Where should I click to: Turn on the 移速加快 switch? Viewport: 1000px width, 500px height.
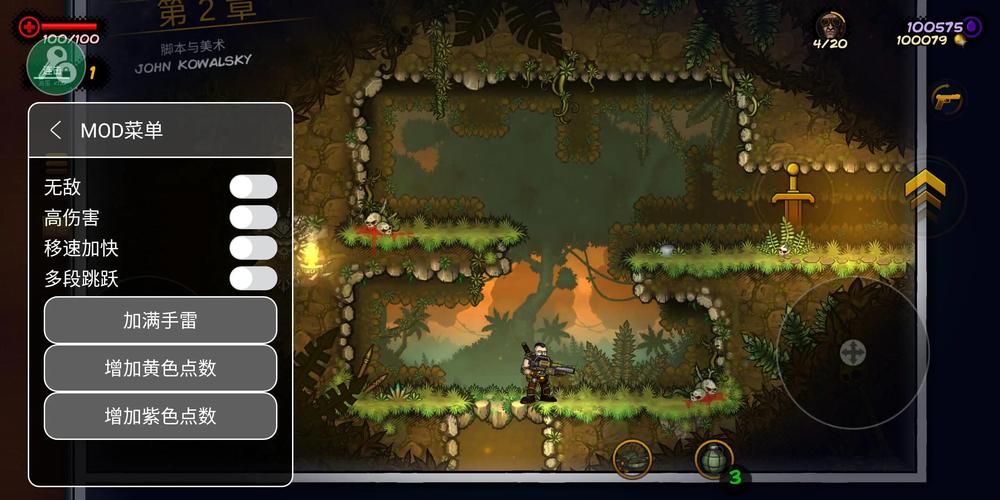click(253, 248)
